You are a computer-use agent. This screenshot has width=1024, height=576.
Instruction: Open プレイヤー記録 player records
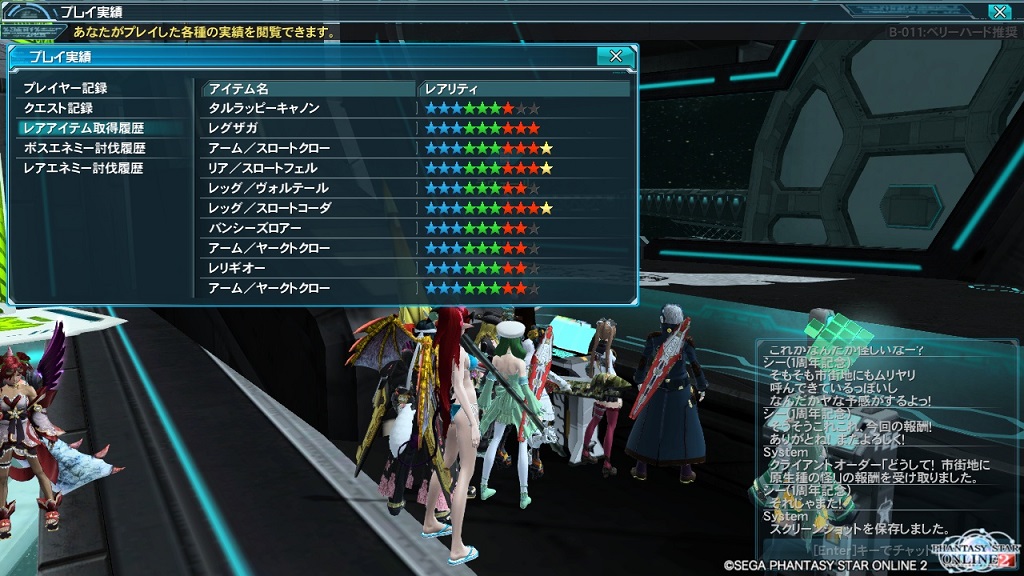65,89
